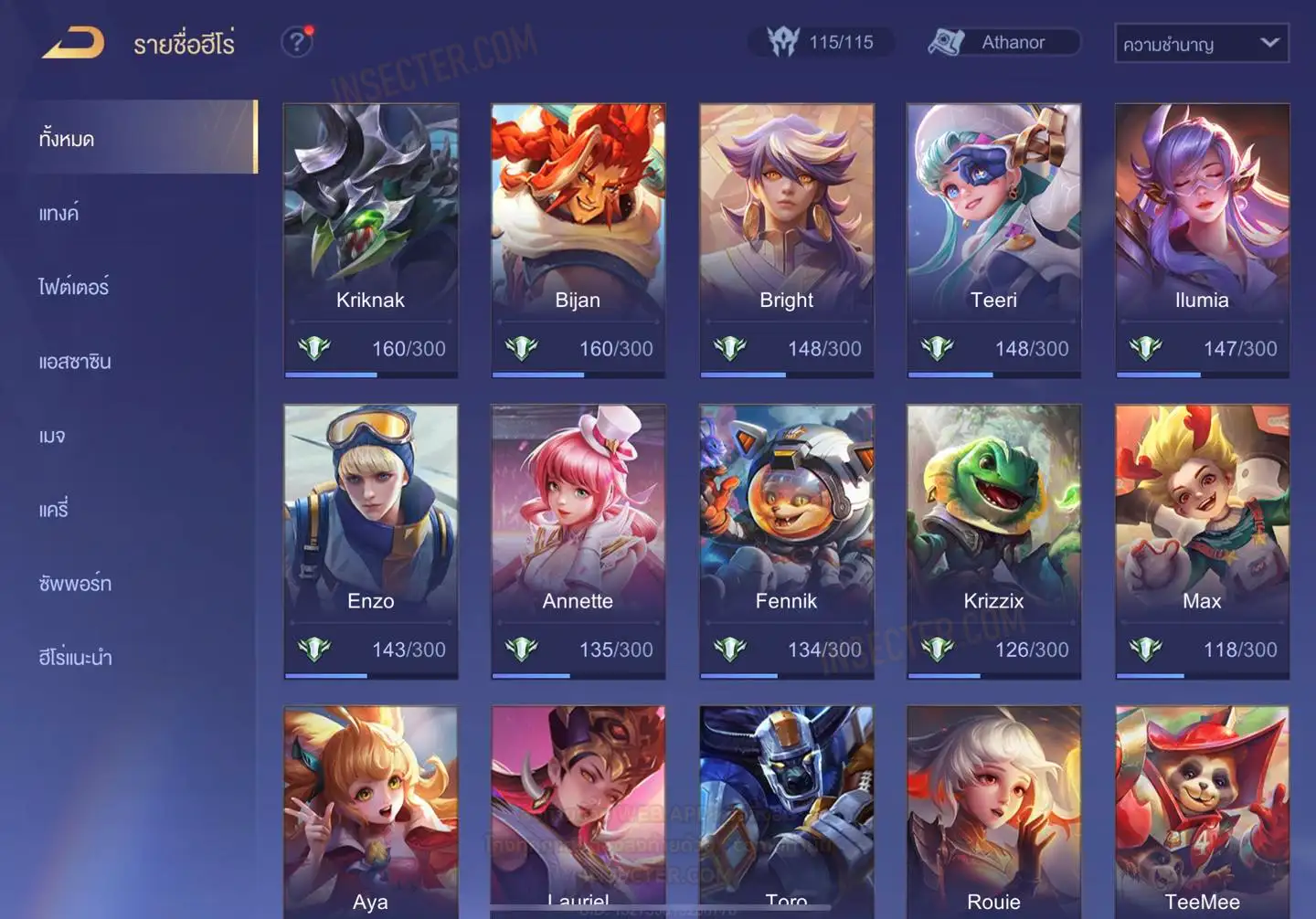1316x919 pixels.
Task: Show the ซัพพอร์ท heroes
Action: pyautogui.click(x=75, y=584)
